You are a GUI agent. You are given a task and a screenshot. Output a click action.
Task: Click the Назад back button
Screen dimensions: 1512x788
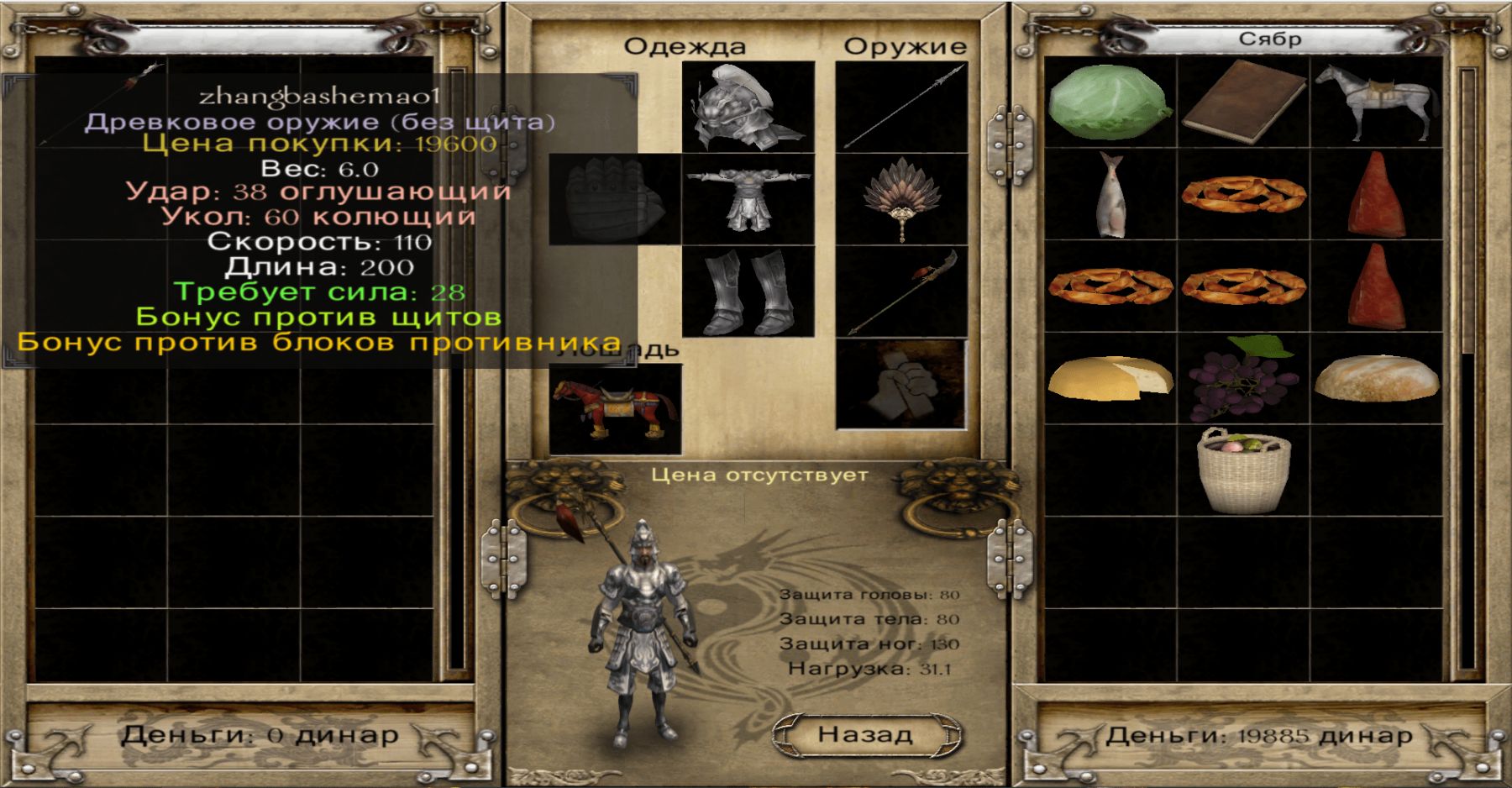pos(865,735)
